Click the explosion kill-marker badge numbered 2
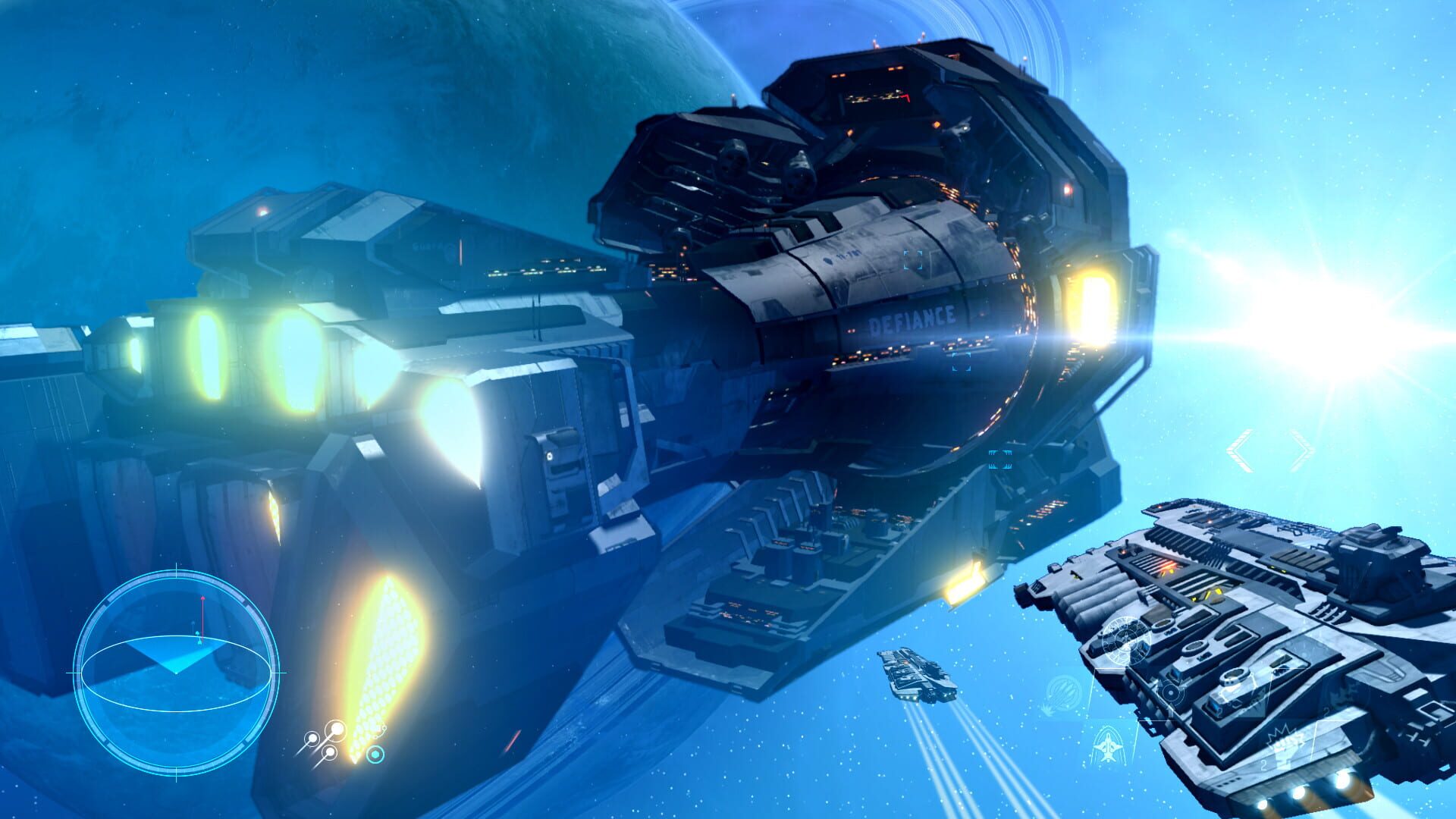 click(1283, 742)
